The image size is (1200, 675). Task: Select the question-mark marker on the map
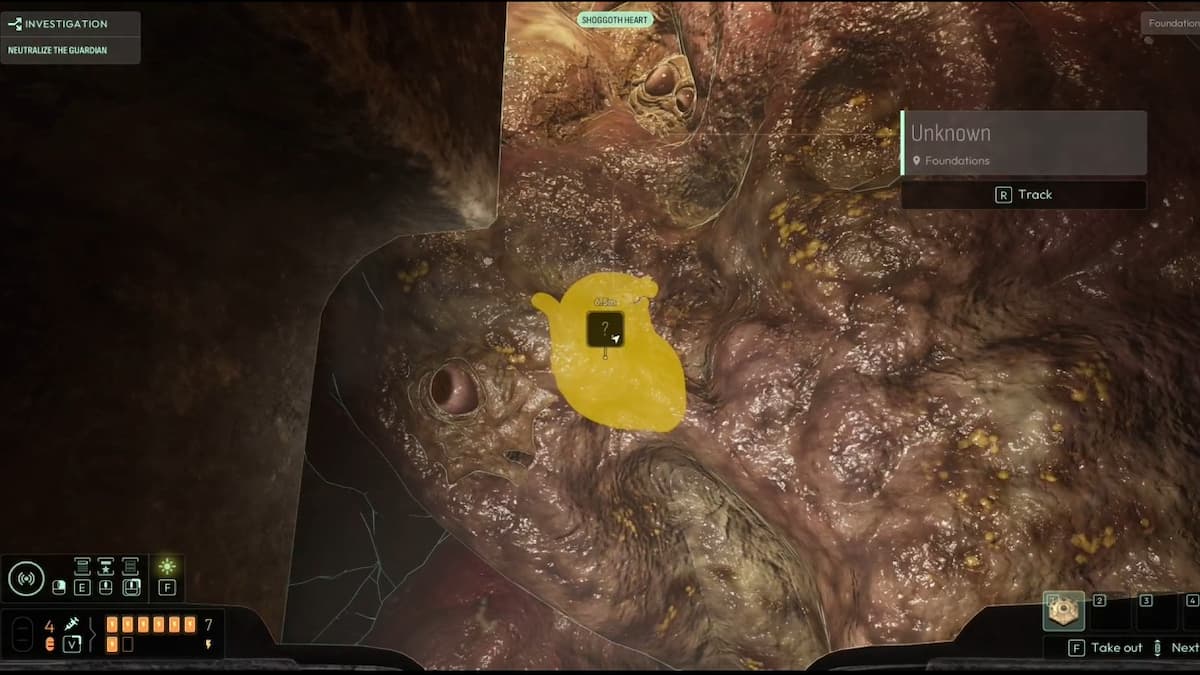(x=605, y=329)
